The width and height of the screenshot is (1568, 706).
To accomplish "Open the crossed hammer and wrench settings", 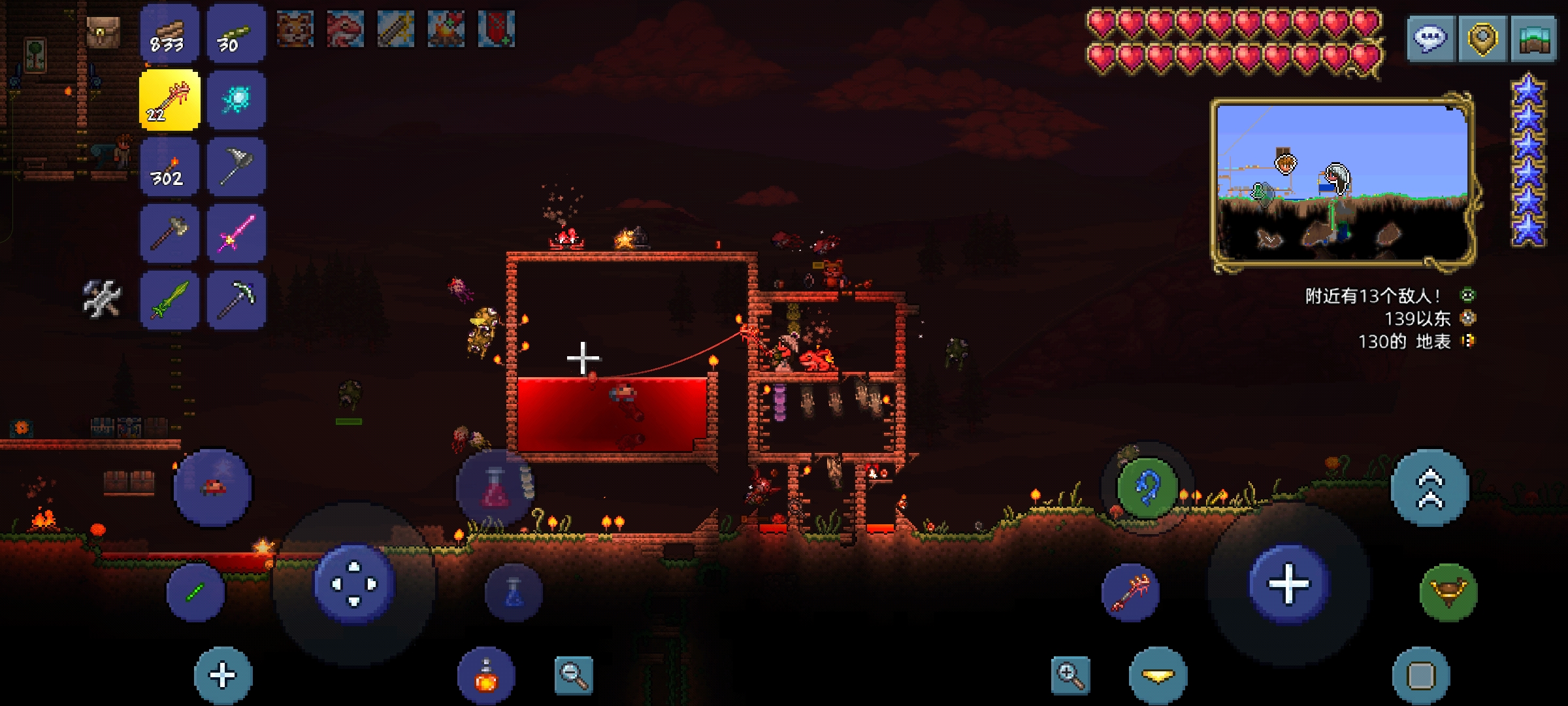I will pos(102,299).
